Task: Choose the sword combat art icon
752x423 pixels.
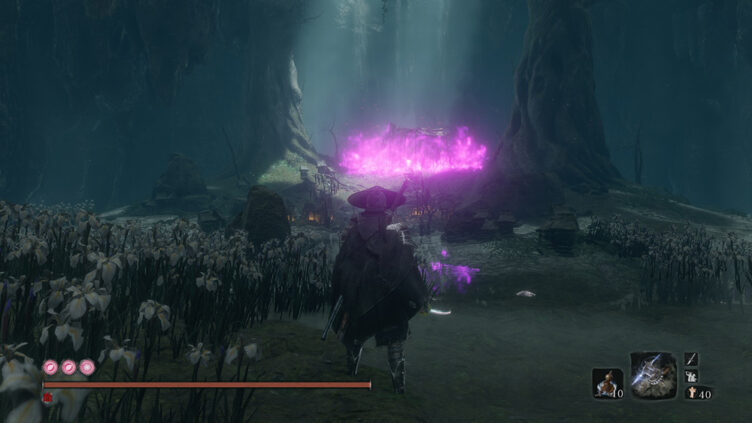Action: tap(691, 359)
